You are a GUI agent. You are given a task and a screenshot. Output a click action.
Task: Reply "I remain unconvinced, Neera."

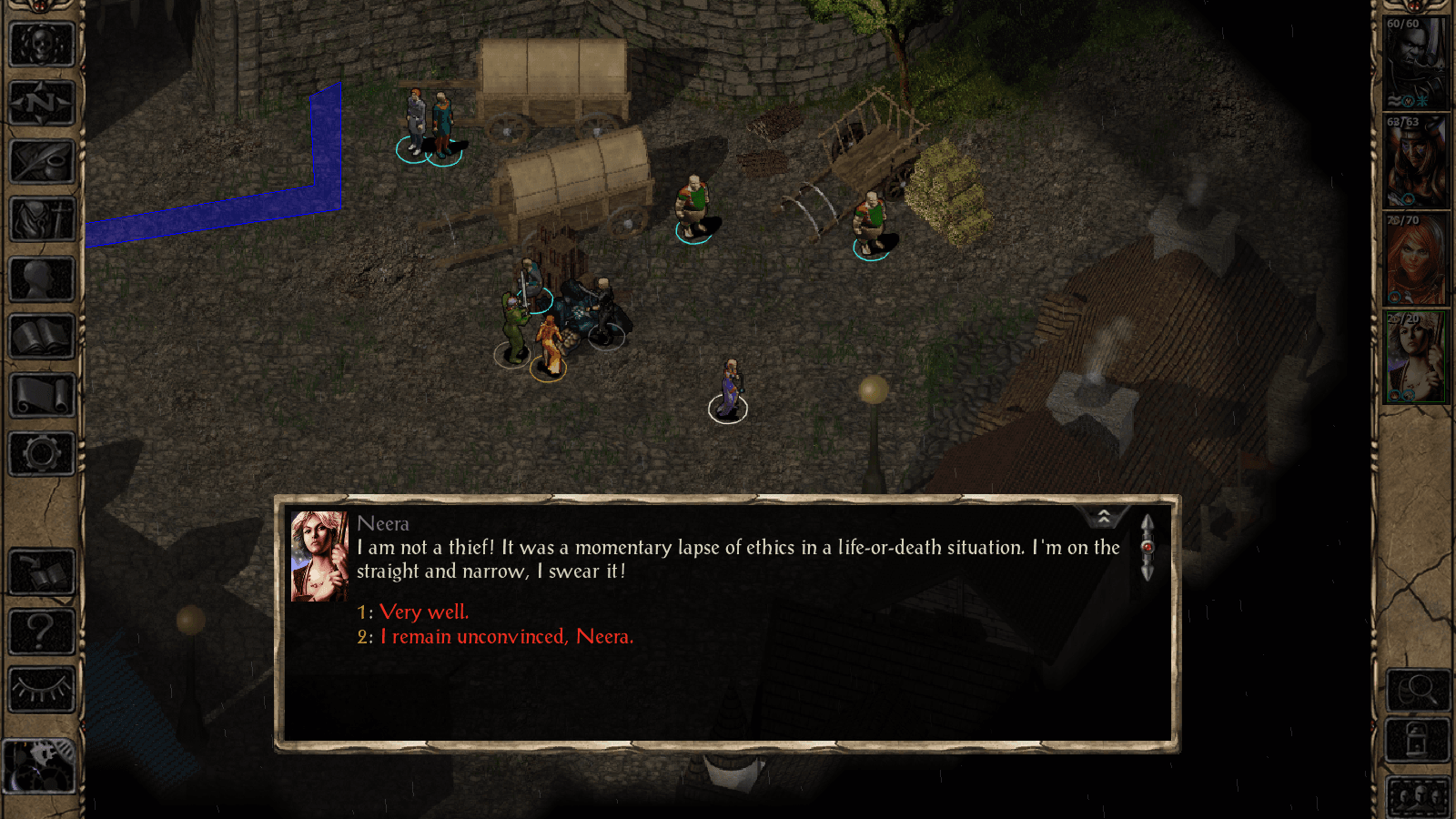coord(506,637)
